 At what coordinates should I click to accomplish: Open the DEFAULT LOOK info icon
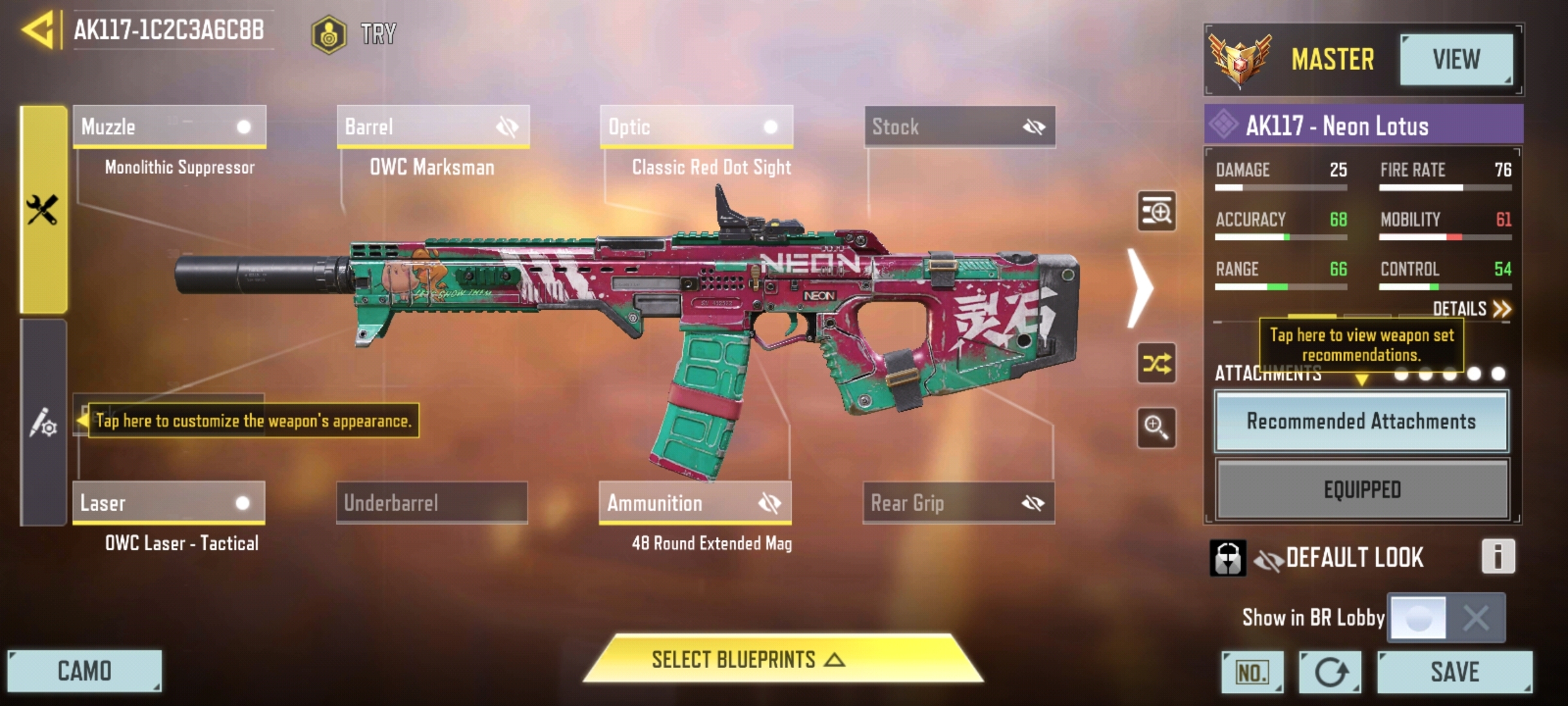[1497, 557]
